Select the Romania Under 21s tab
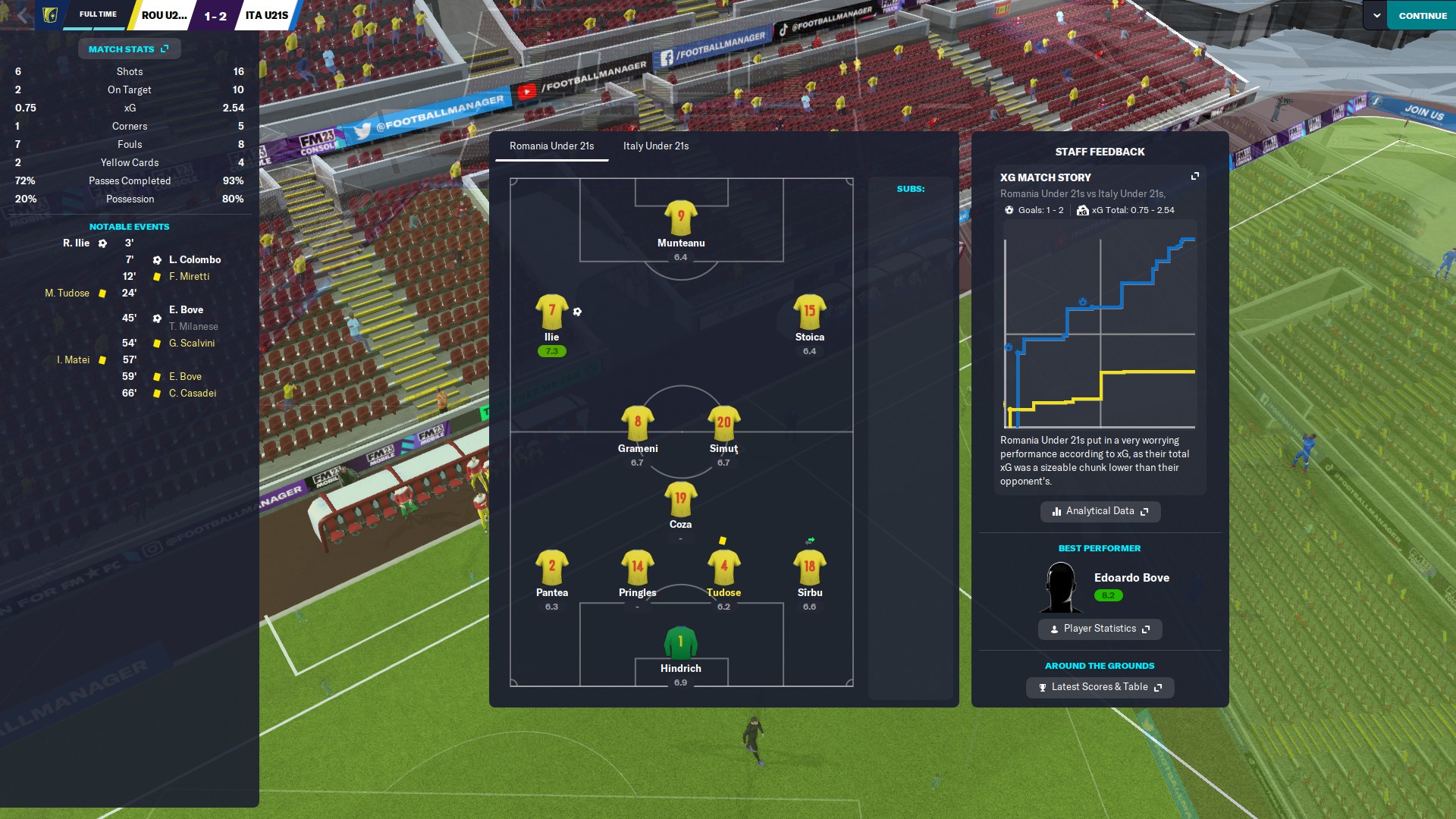The width and height of the screenshot is (1456, 819). click(x=551, y=146)
